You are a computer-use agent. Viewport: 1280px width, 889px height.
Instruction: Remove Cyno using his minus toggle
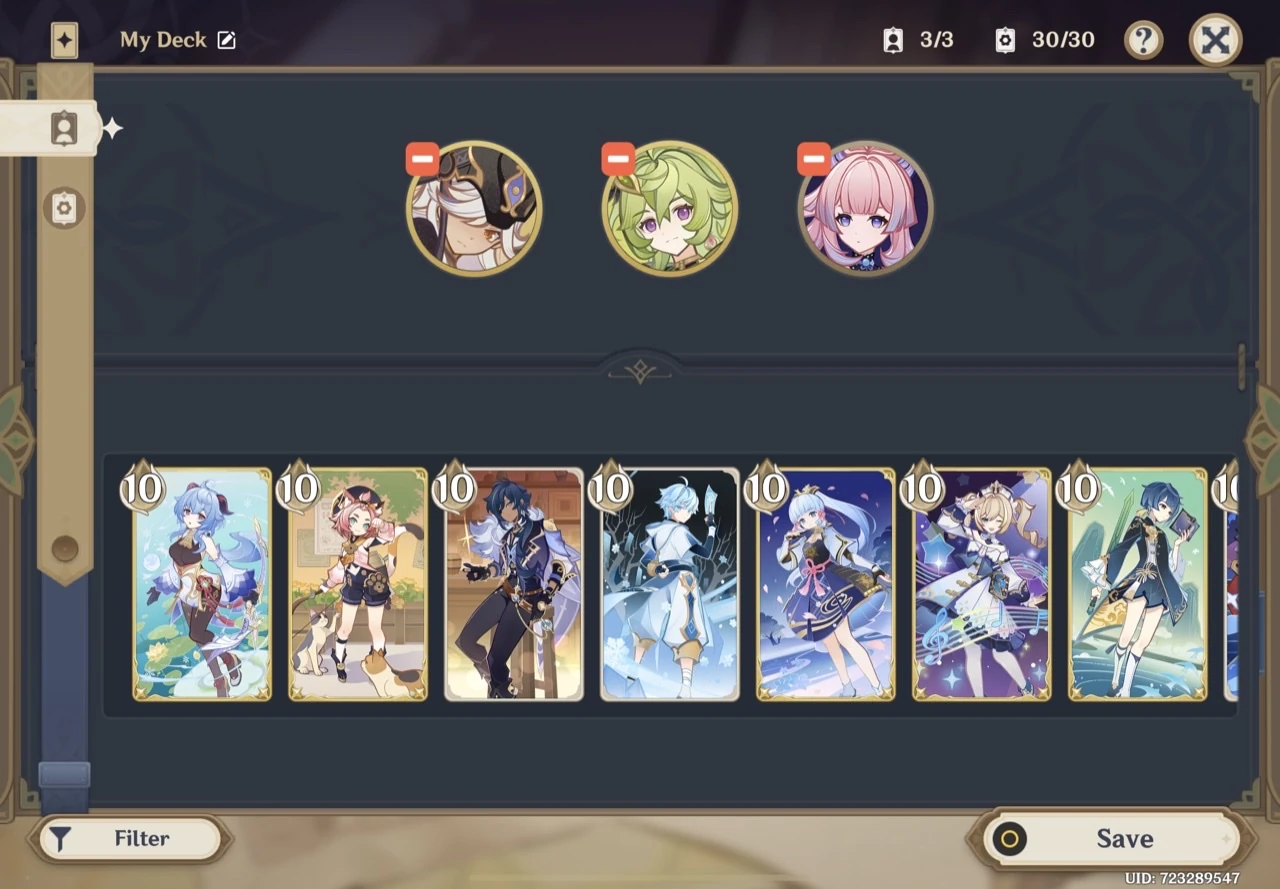coord(421,158)
